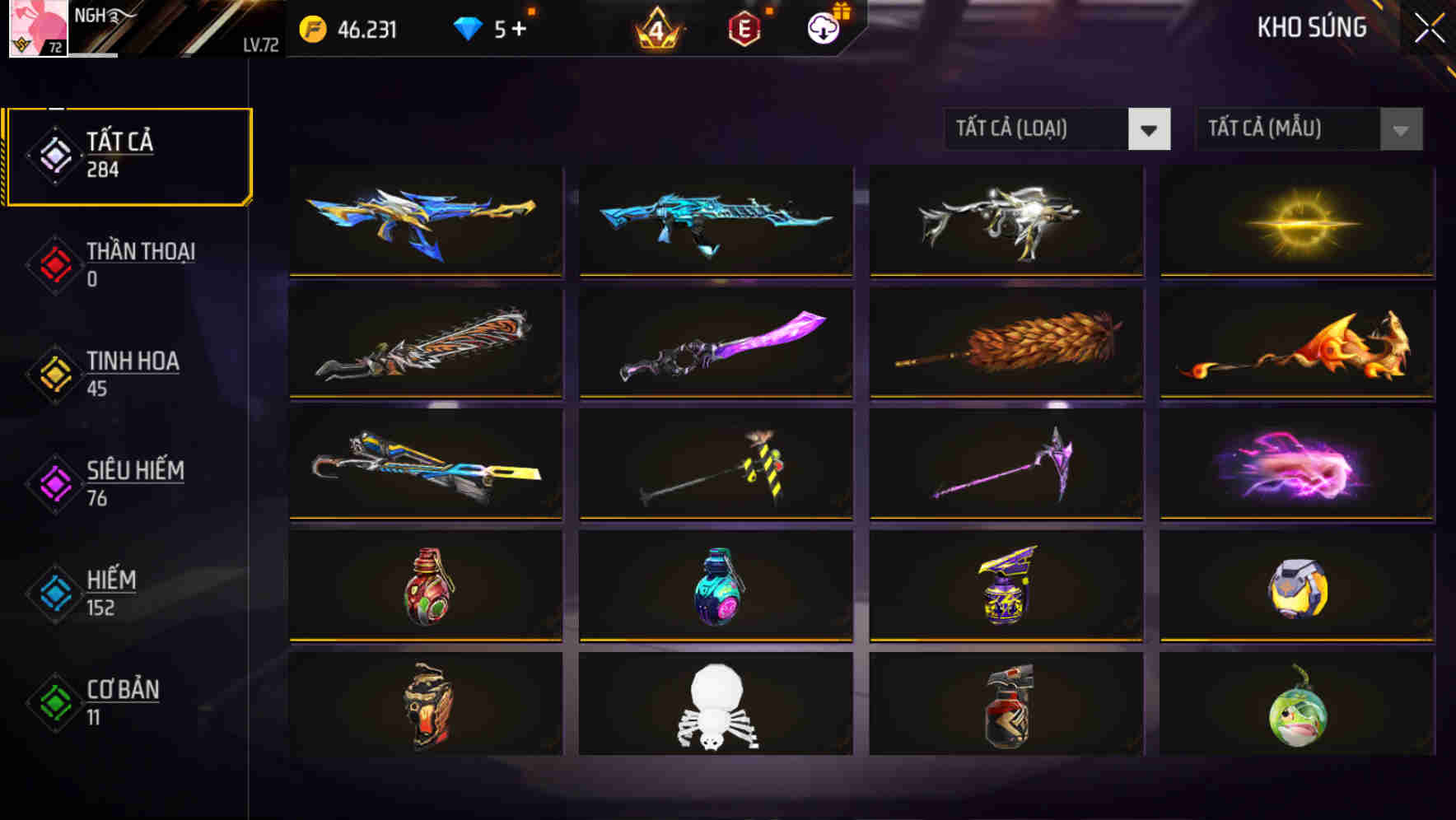Select the blue dragon rifle skin
The width and height of the screenshot is (1456, 820).
coord(715,221)
